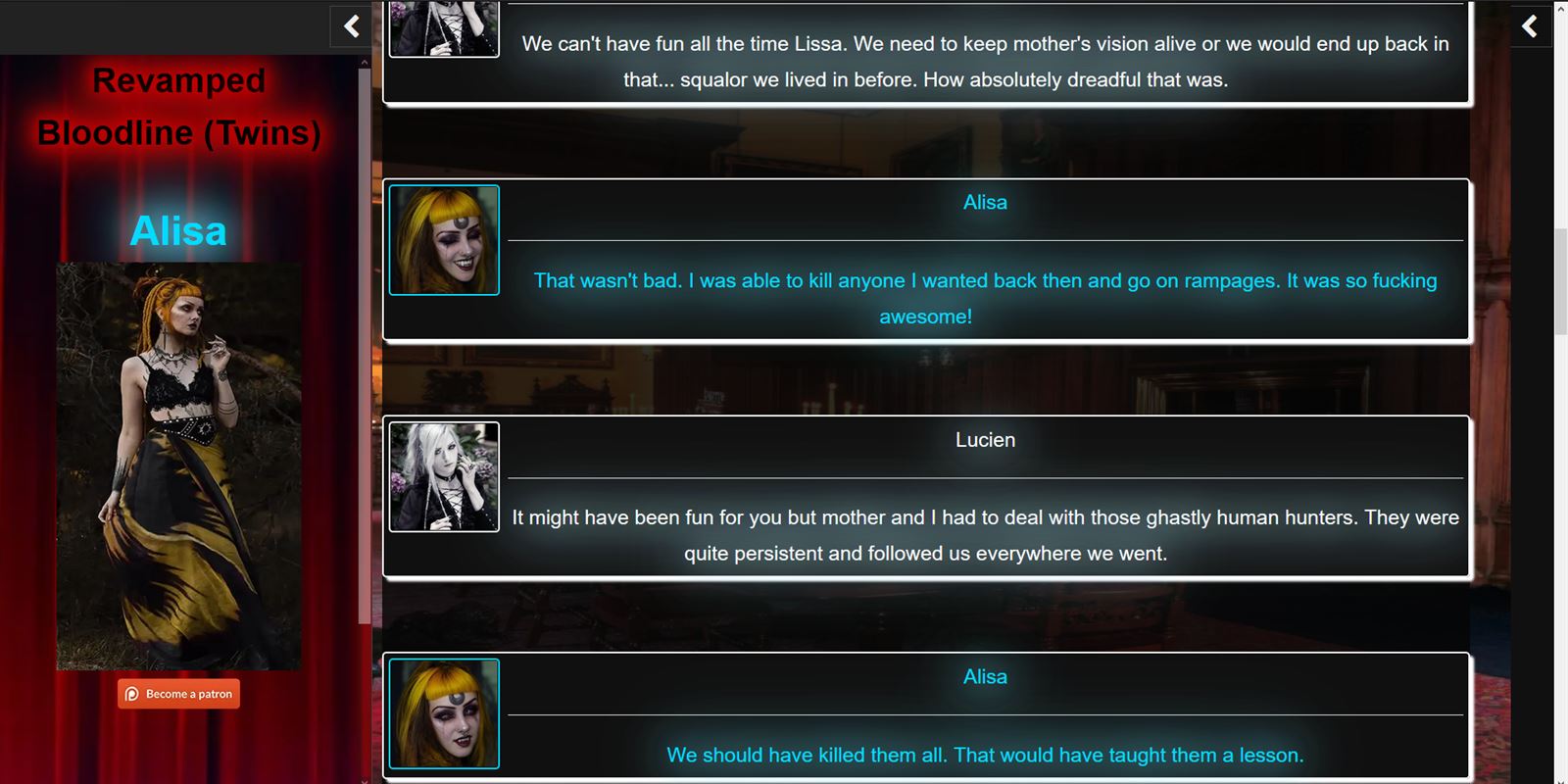1568x784 pixels.
Task: Click the chevron at the top right corner
Action: [x=1530, y=26]
